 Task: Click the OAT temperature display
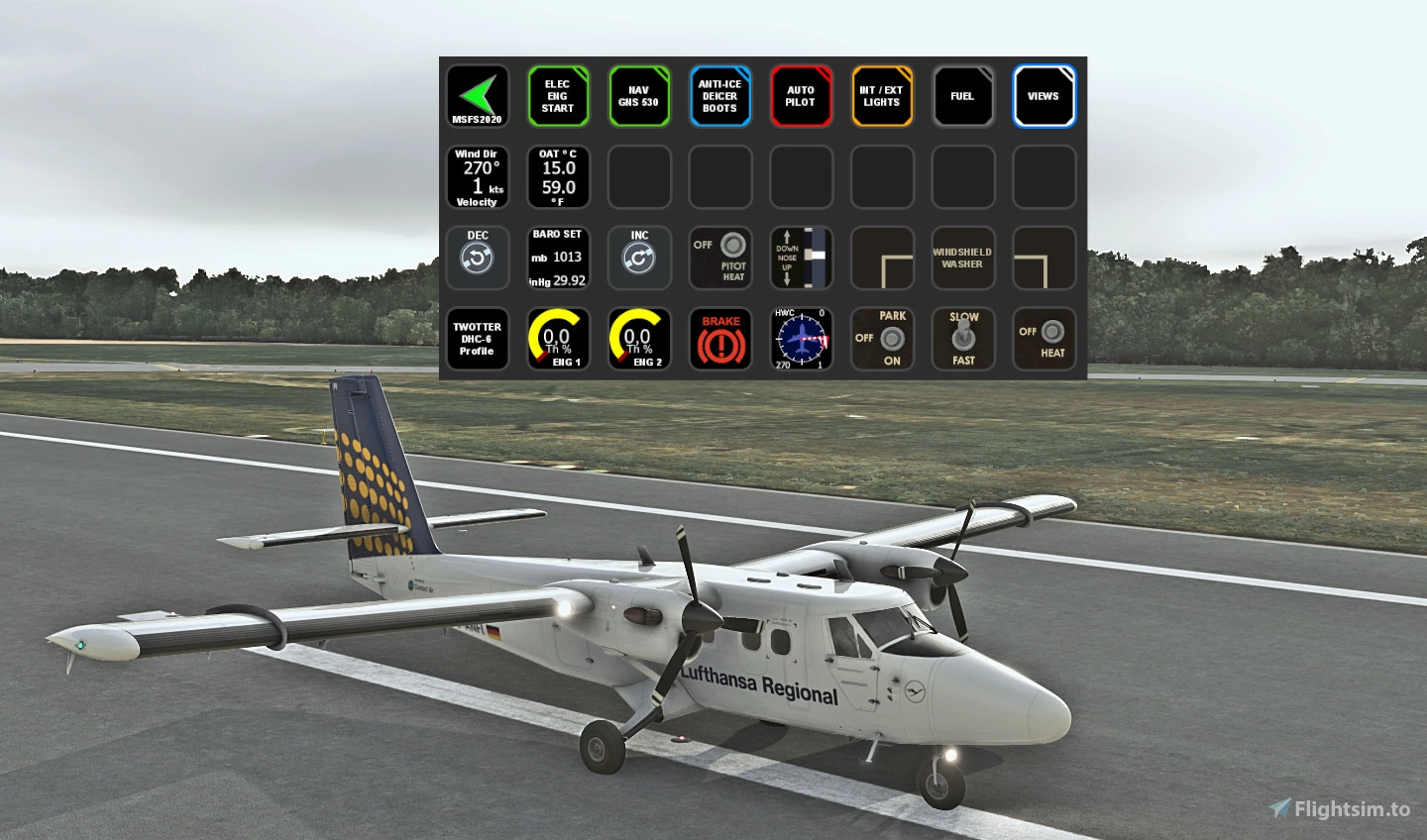(558, 176)
